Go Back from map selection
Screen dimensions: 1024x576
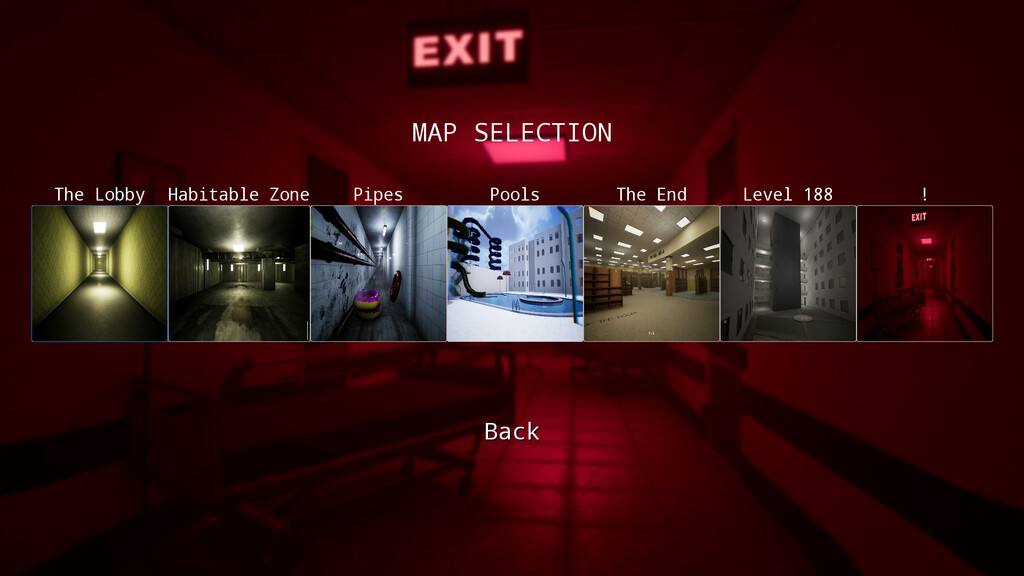pos(512,431)
